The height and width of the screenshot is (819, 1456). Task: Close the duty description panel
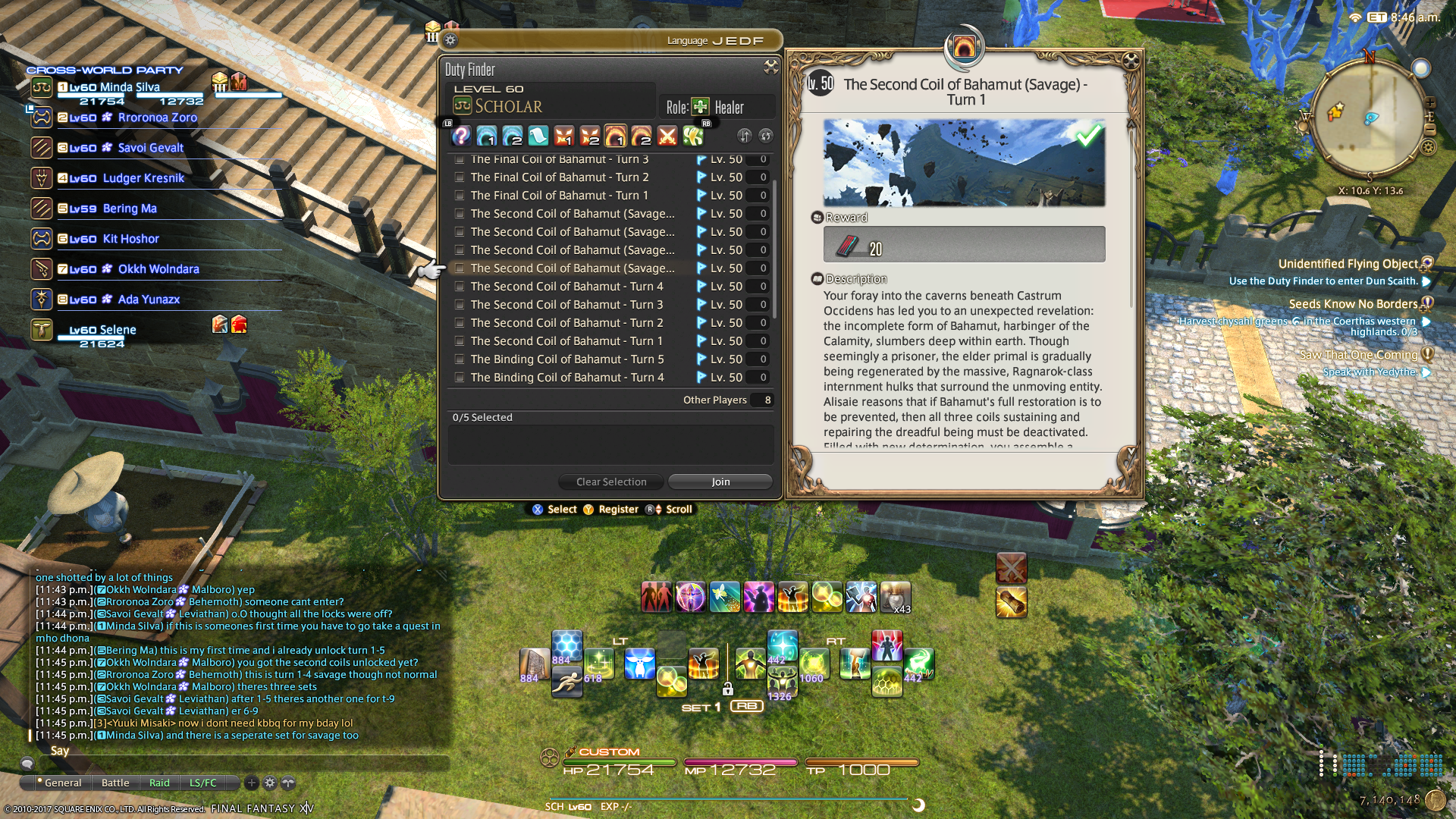tap(1131, 61)
